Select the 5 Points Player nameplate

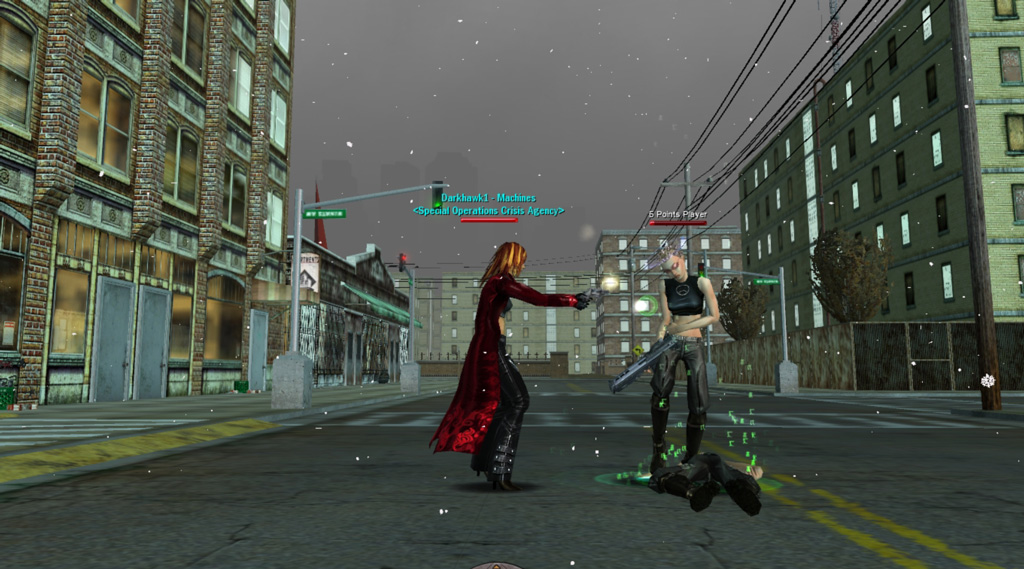pos(677,214)
